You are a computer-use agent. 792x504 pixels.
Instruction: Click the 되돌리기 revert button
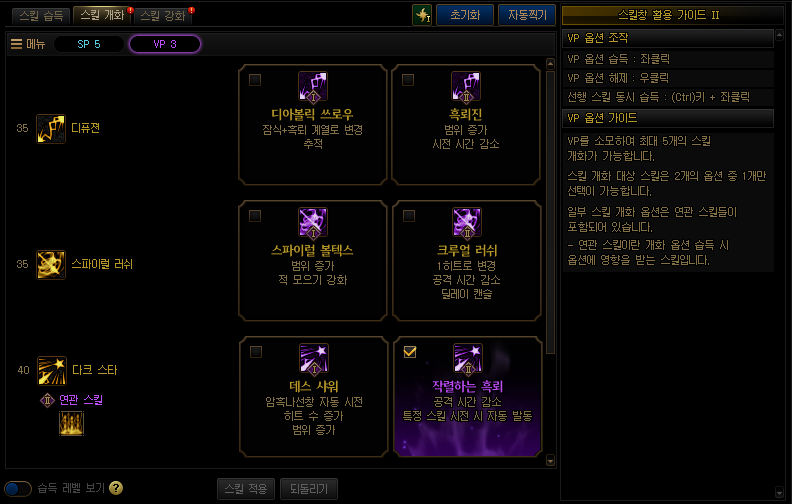(308, 488)
